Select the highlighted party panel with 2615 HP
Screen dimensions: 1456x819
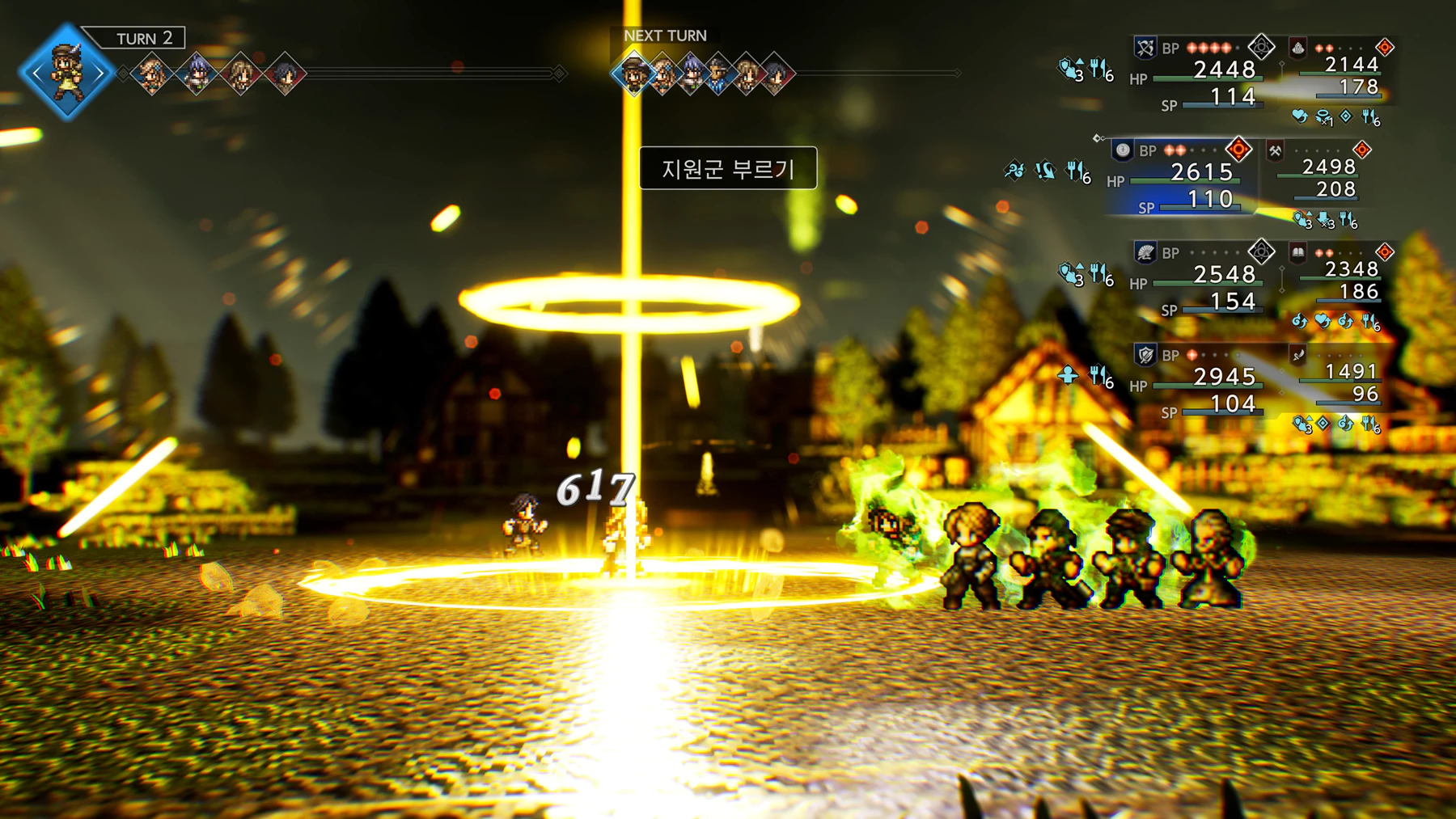1181,179
